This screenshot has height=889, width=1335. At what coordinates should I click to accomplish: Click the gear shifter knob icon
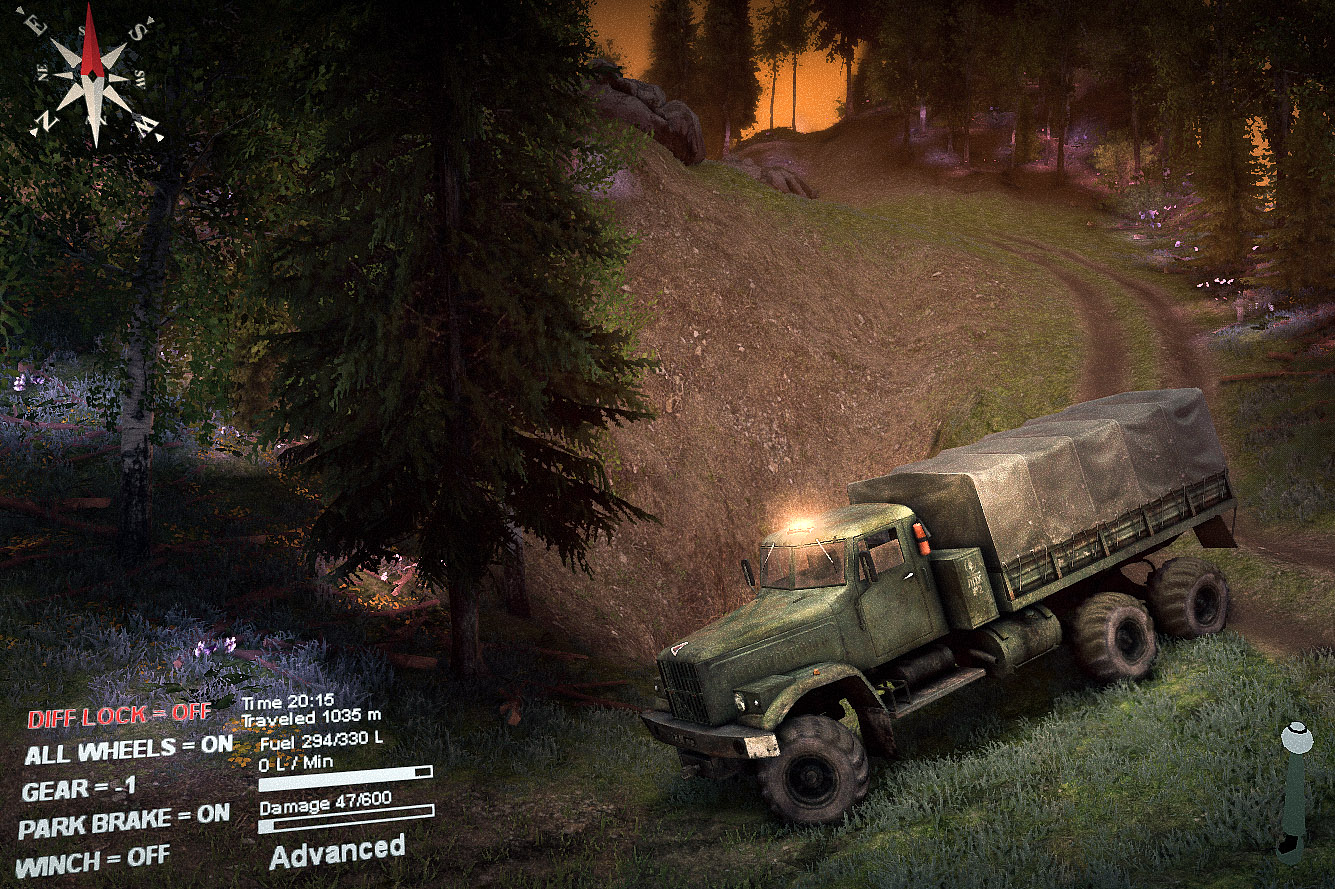(1297, 735)
